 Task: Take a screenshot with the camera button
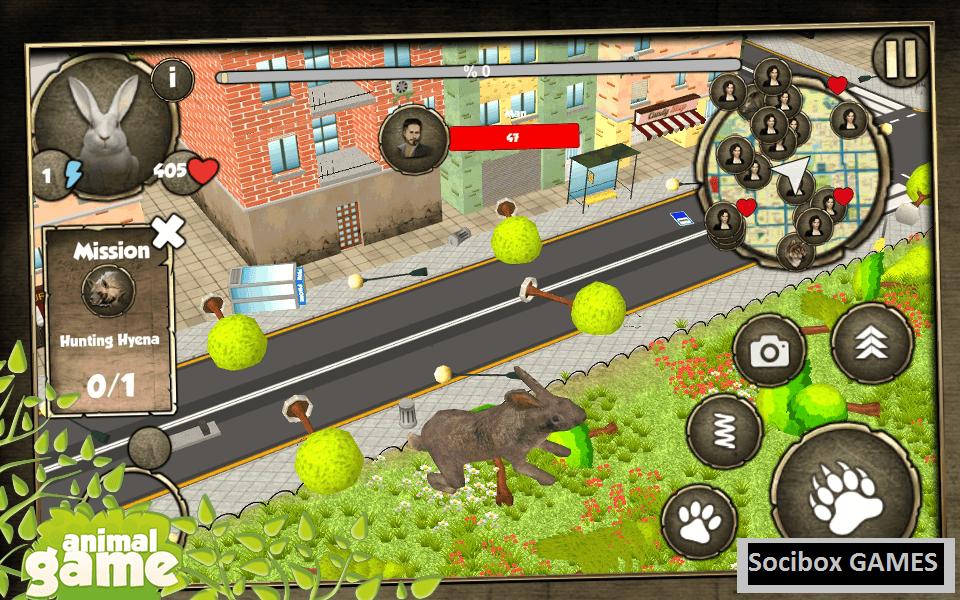(769, 351)
